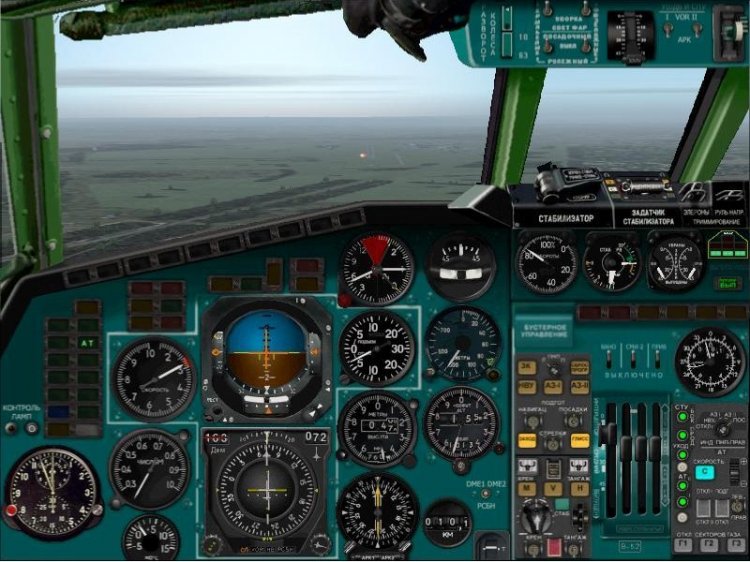The height and width of the screenshot is (562, 750).
Task: Click the ЭЛЕРОНЫ aileron trim icon
Action: (694, 194)
